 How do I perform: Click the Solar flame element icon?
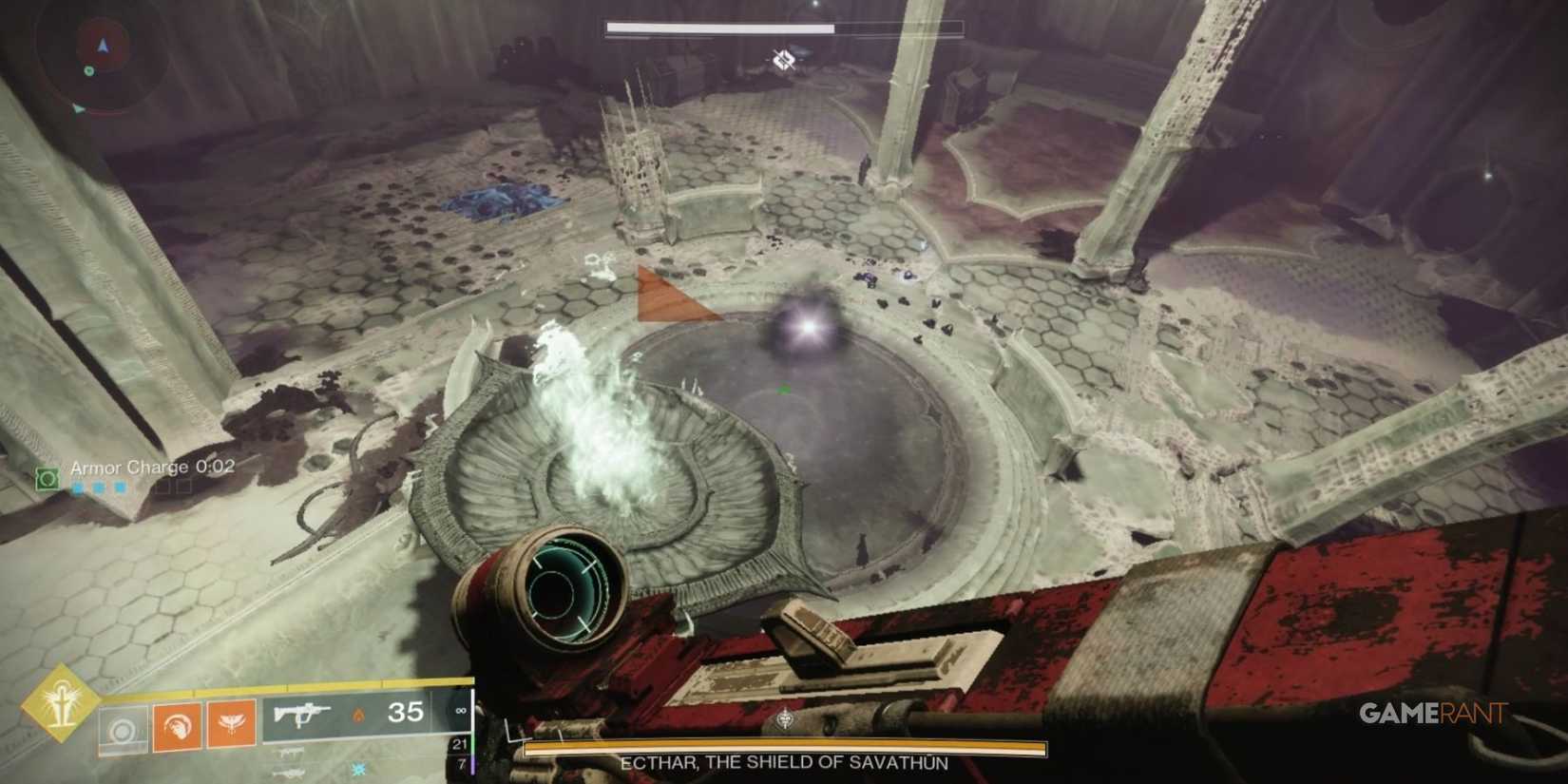coord(359,714)
